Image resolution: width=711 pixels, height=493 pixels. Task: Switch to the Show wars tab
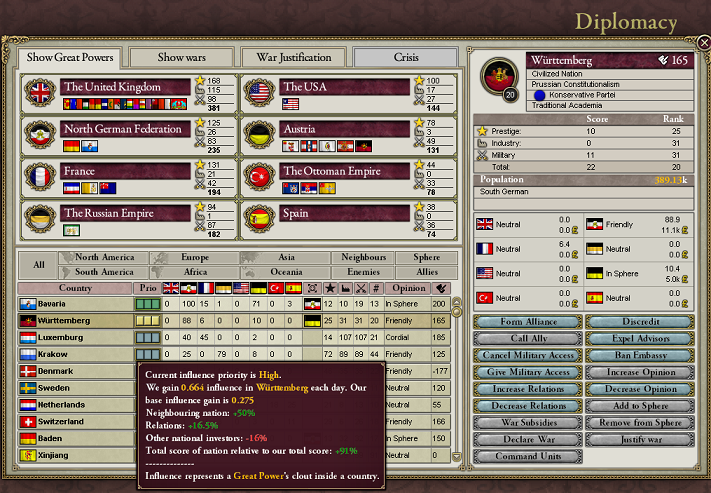(x=181, y=57)
